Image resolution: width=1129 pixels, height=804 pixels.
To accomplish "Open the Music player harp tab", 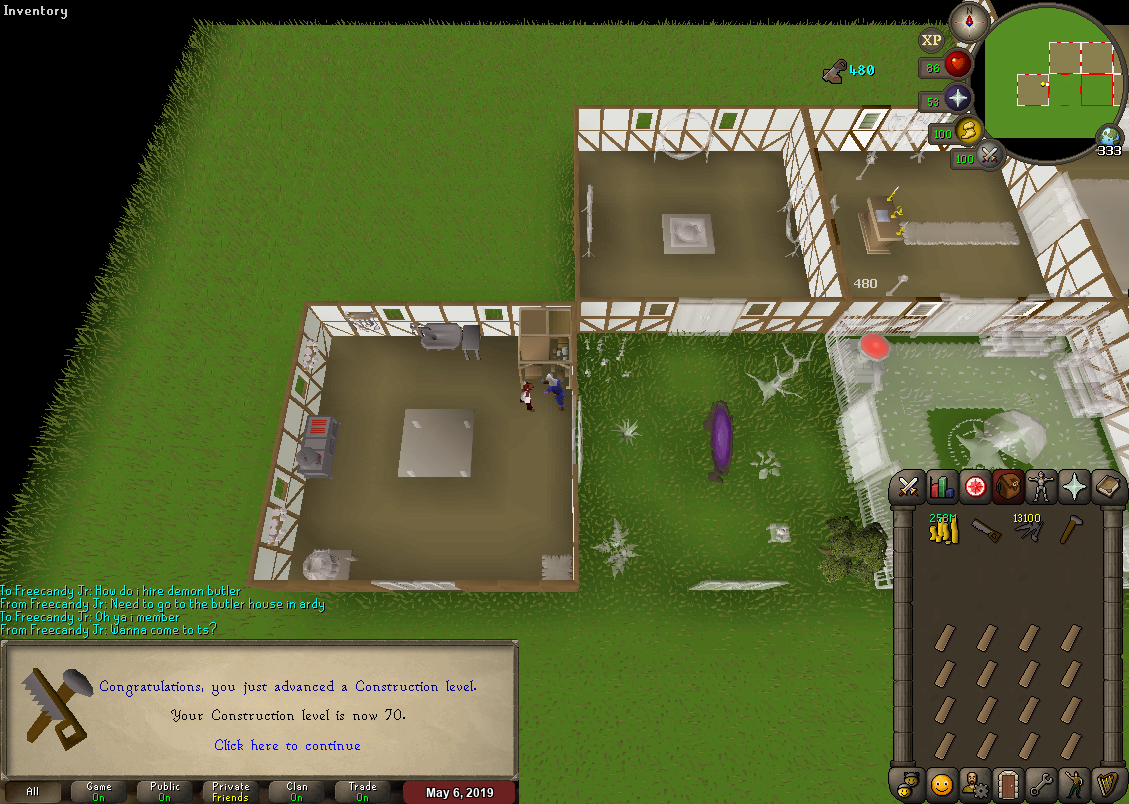I will coord(1106,782).
